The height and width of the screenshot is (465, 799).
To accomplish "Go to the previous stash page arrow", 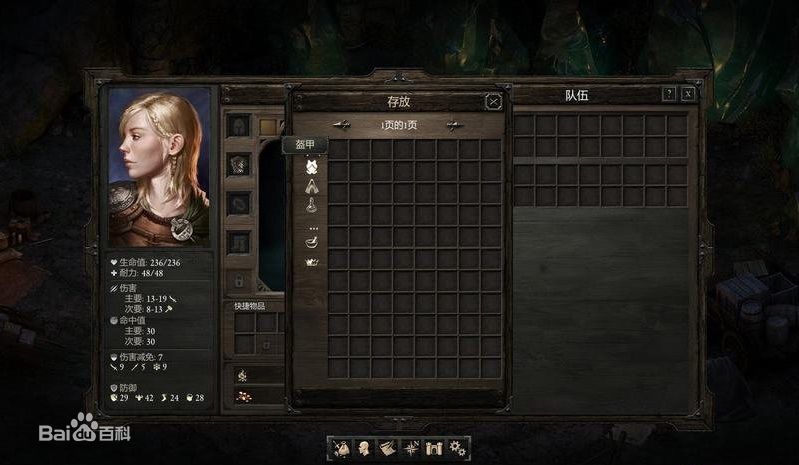I will tap(342, 125).
